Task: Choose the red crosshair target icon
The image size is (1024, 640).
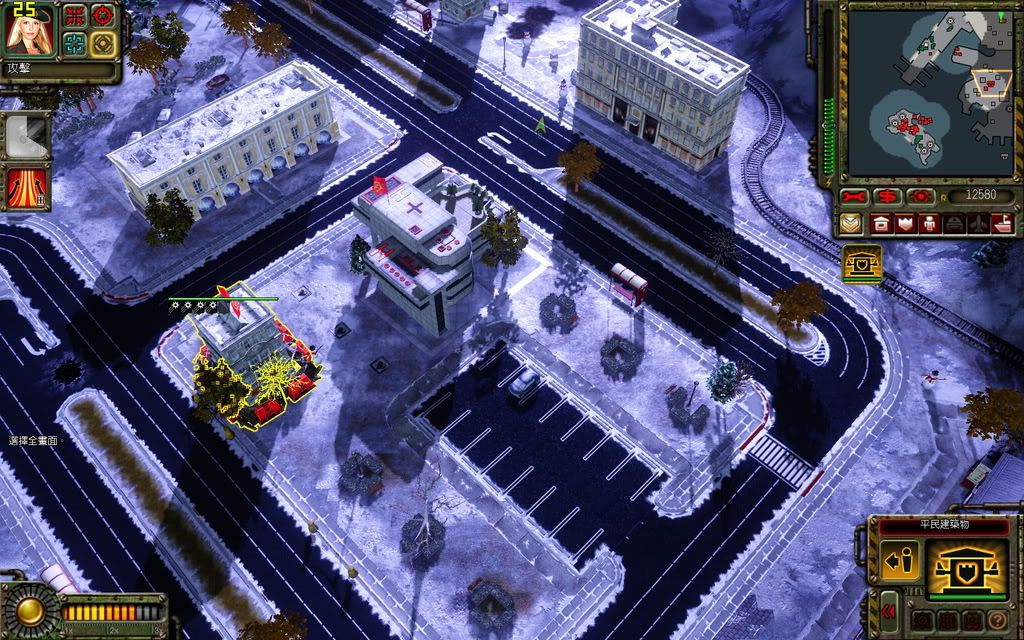Action: click(x=102, y=16)
